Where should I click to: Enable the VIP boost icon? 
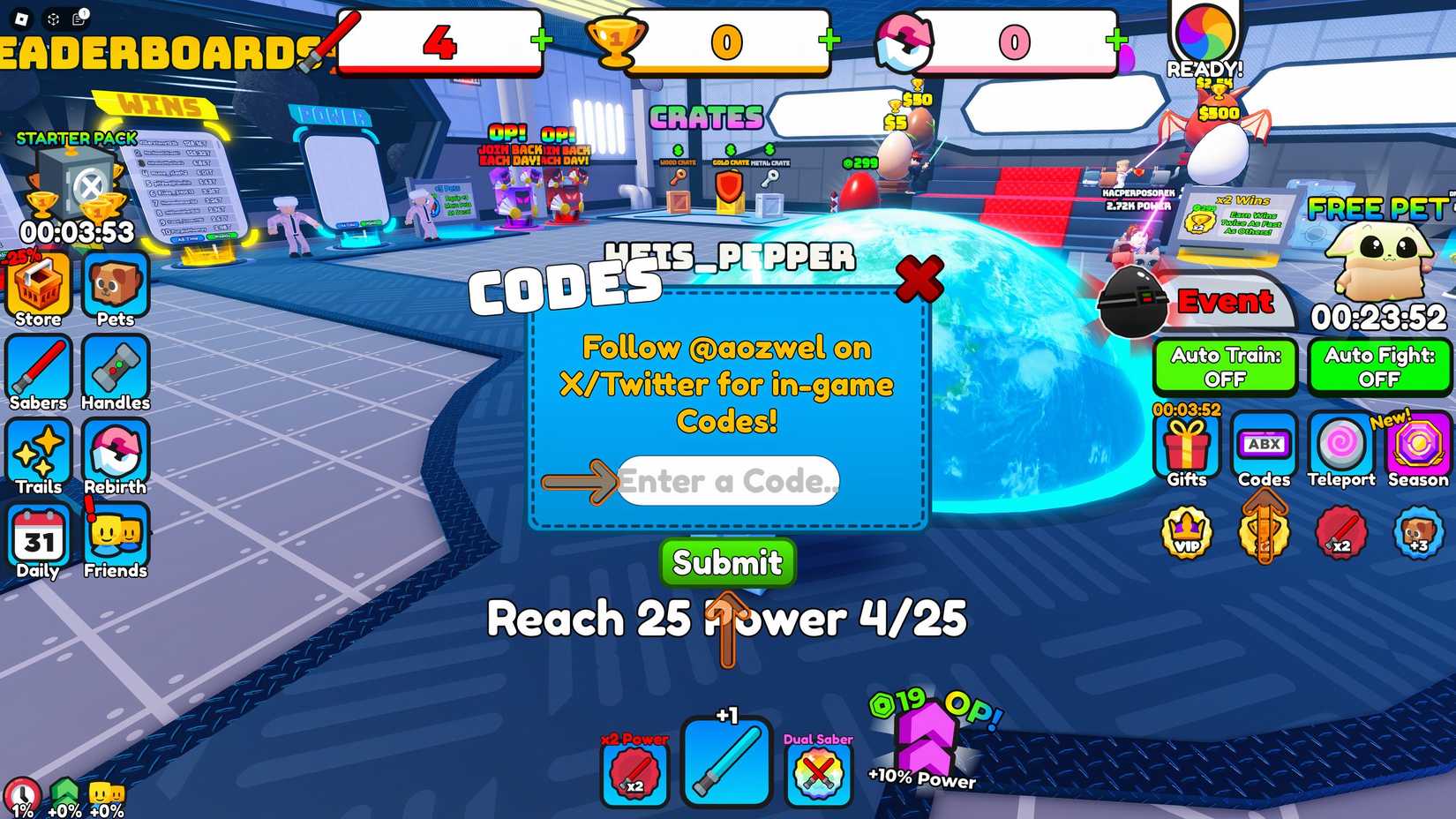coord(1187,532)
